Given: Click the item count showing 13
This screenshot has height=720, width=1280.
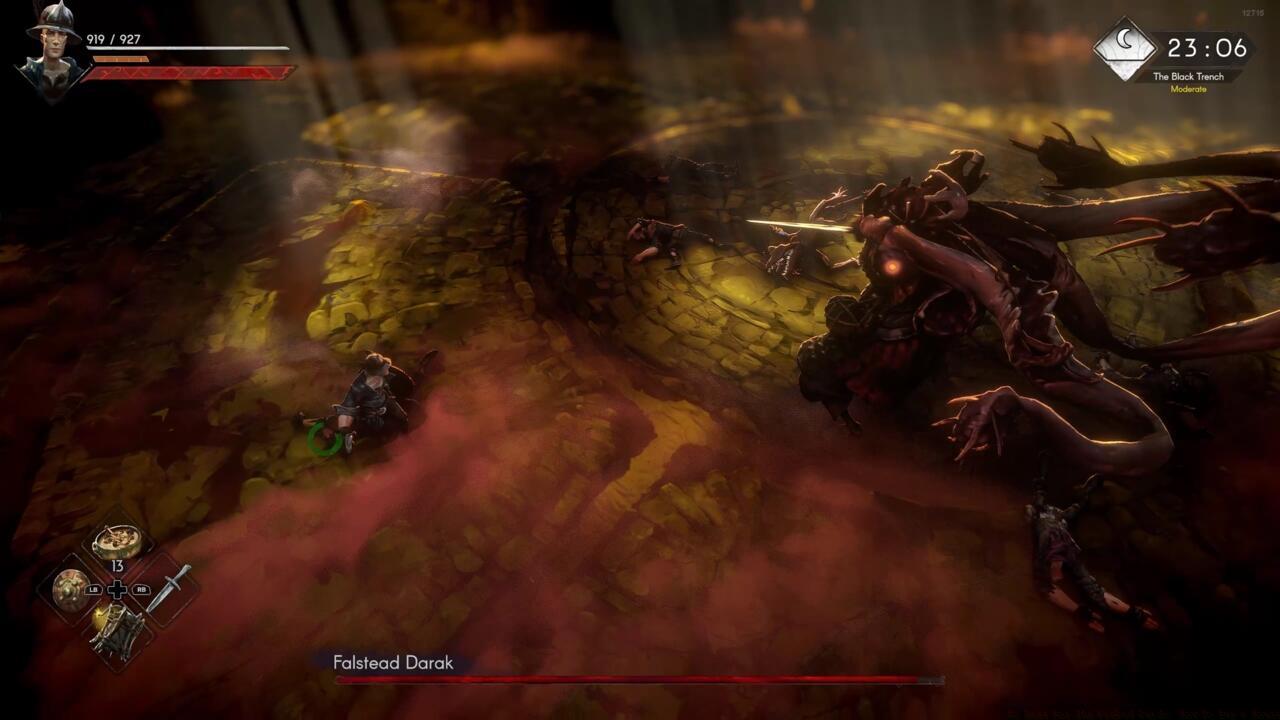Looking at the screenshot, I should click(x=118, y=566).
